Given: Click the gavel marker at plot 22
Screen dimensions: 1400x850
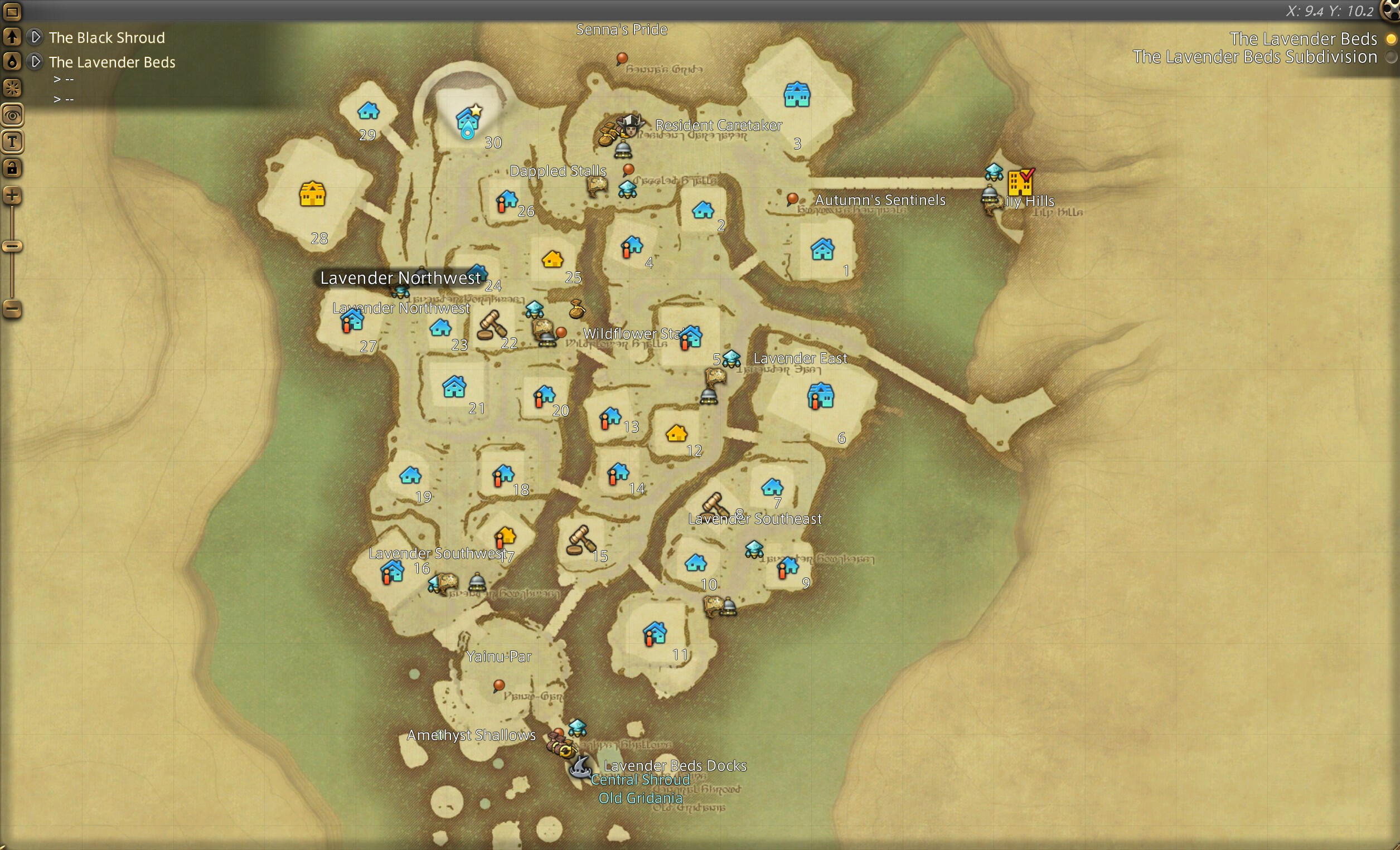Looking at the screenshot, I should point(491,325).
